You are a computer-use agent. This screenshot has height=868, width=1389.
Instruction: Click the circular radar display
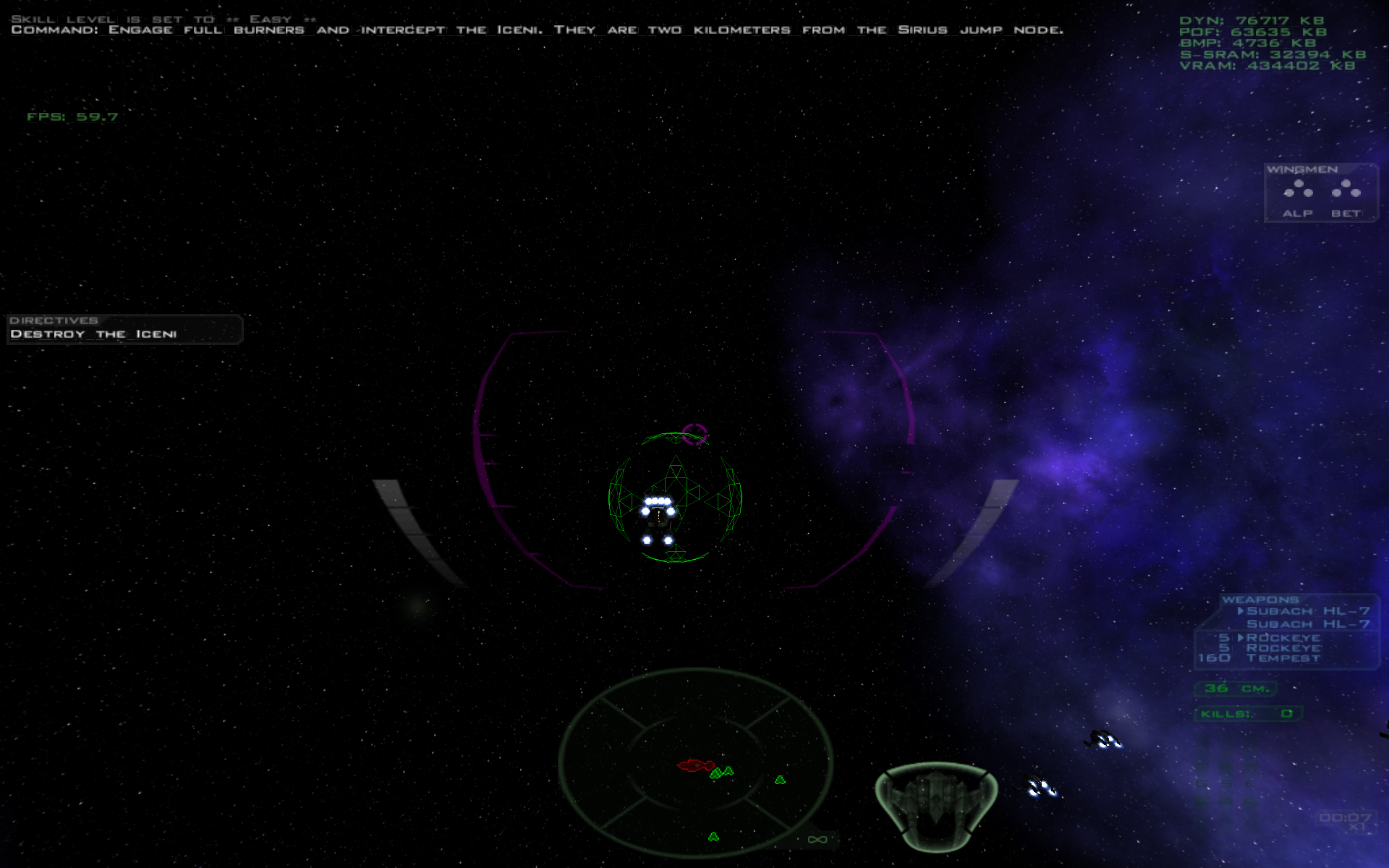(695, 762)
